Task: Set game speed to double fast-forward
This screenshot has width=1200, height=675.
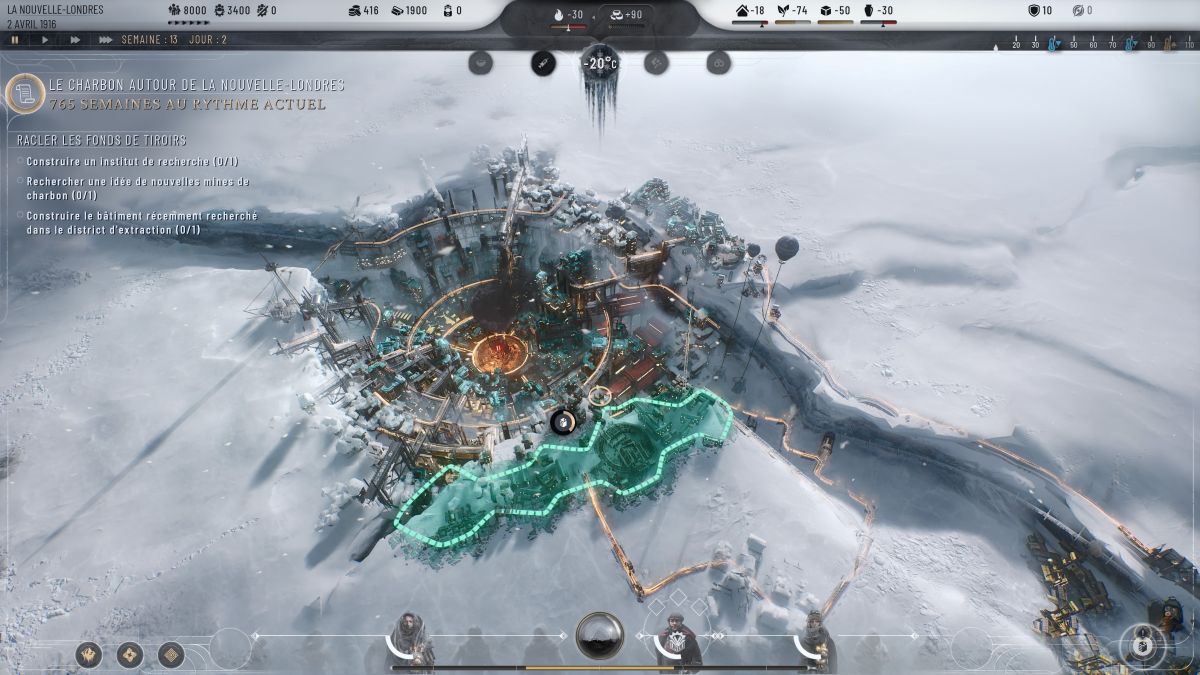Action: pyautogui.click(x=75, y=40)
